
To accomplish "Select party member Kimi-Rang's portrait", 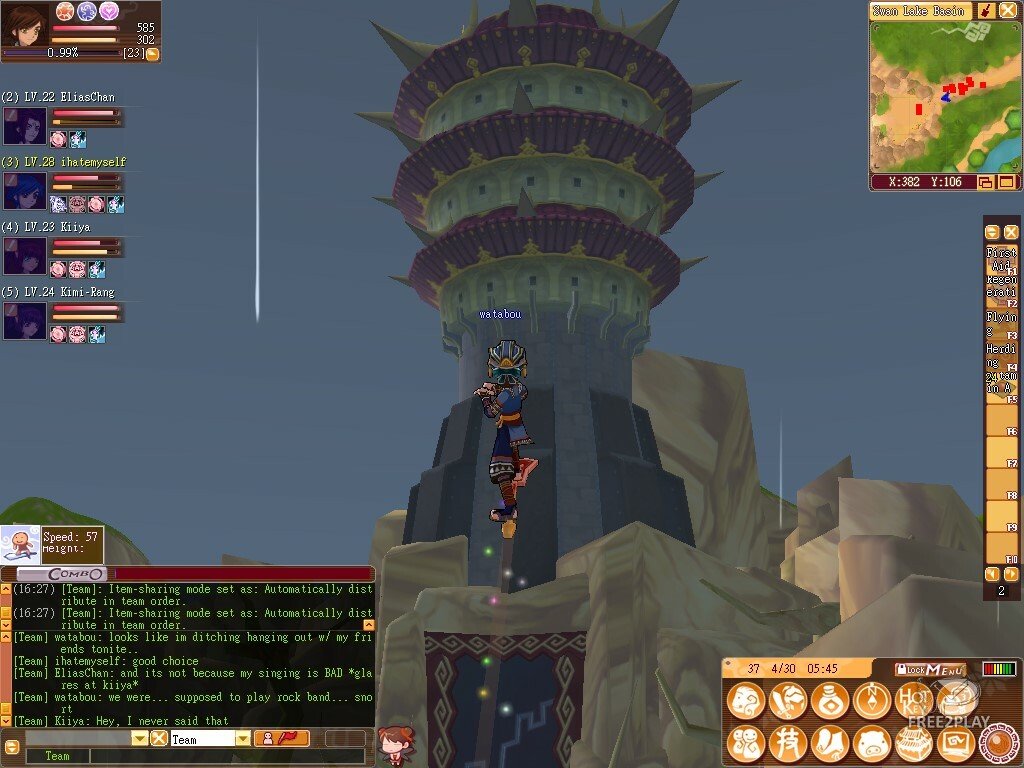I will pyautogui.click(x=24, y=321).
